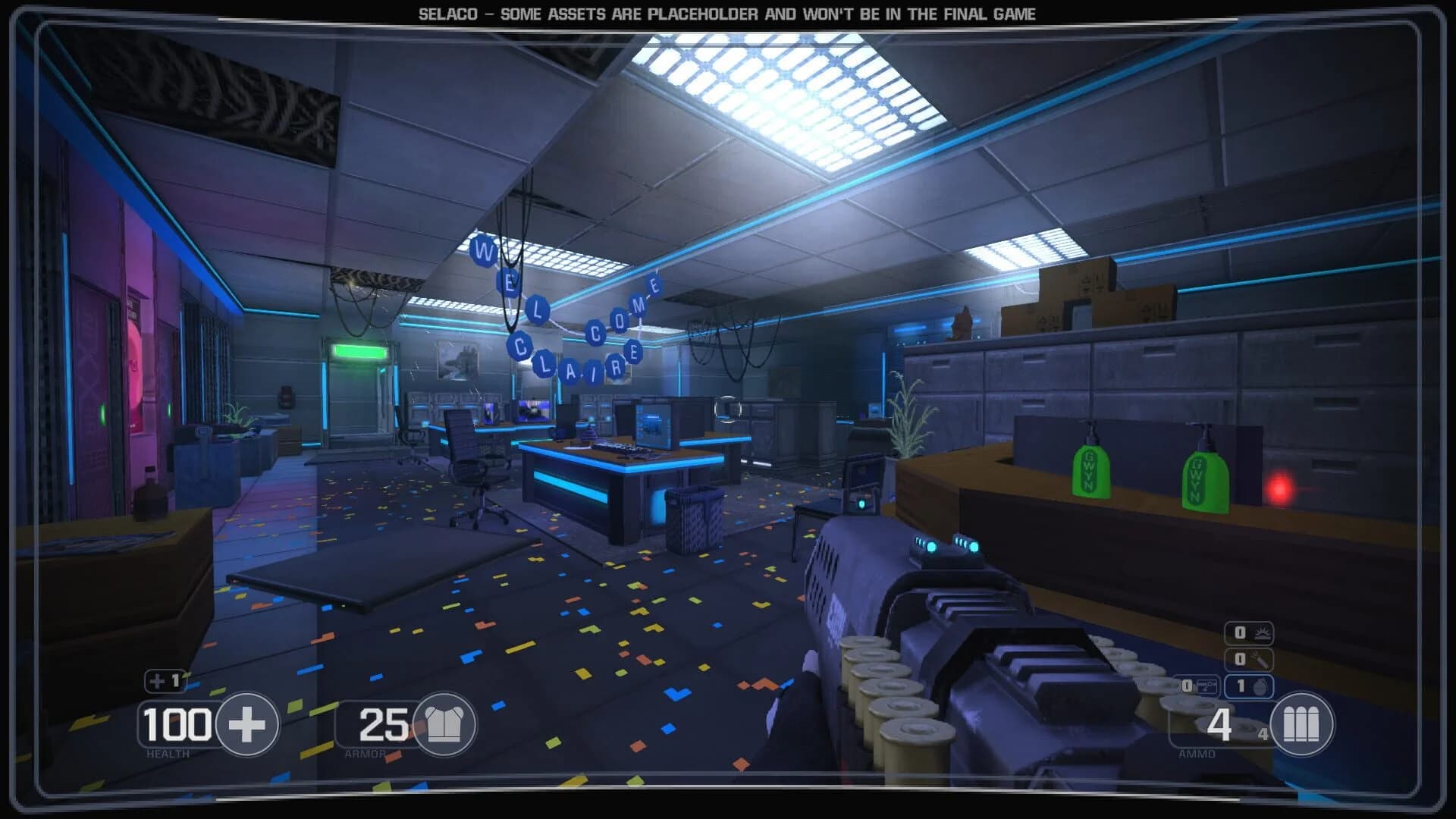Click the AMMO label under the shell count

1196,755
